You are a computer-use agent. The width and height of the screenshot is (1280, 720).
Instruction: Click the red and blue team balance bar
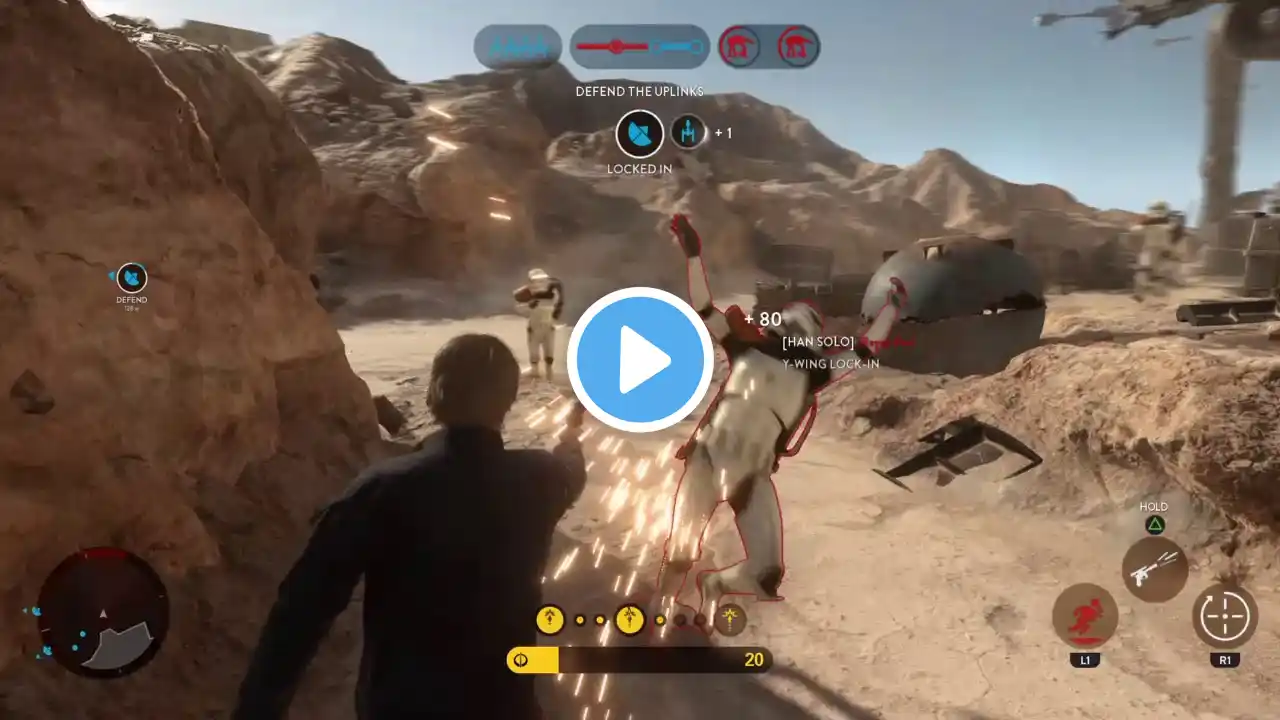(x=640, y=46)
